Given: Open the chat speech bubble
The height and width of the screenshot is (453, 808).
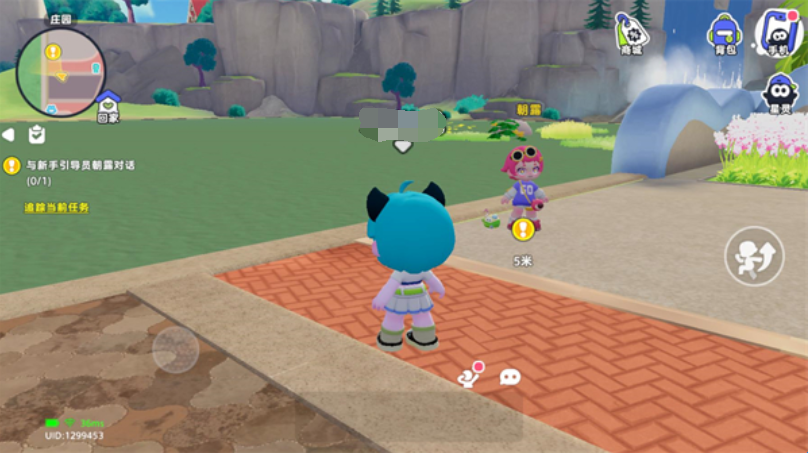Looking at the screenshot, I should 510,377.
